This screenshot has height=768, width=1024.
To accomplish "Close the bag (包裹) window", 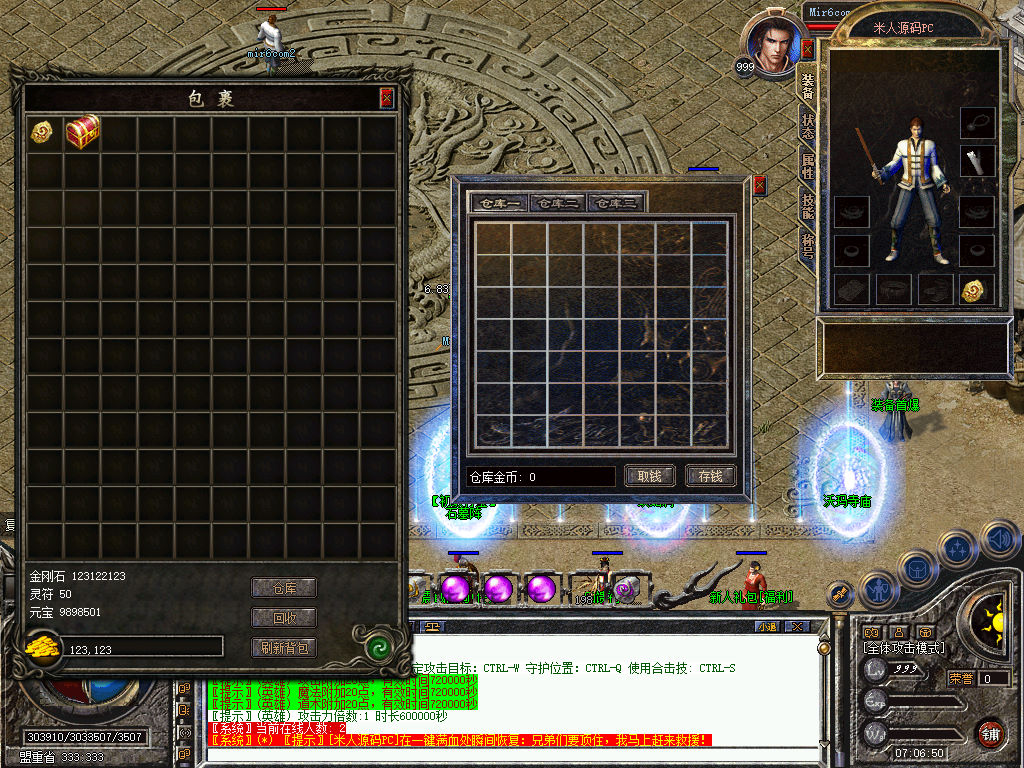I will (387, 97).
